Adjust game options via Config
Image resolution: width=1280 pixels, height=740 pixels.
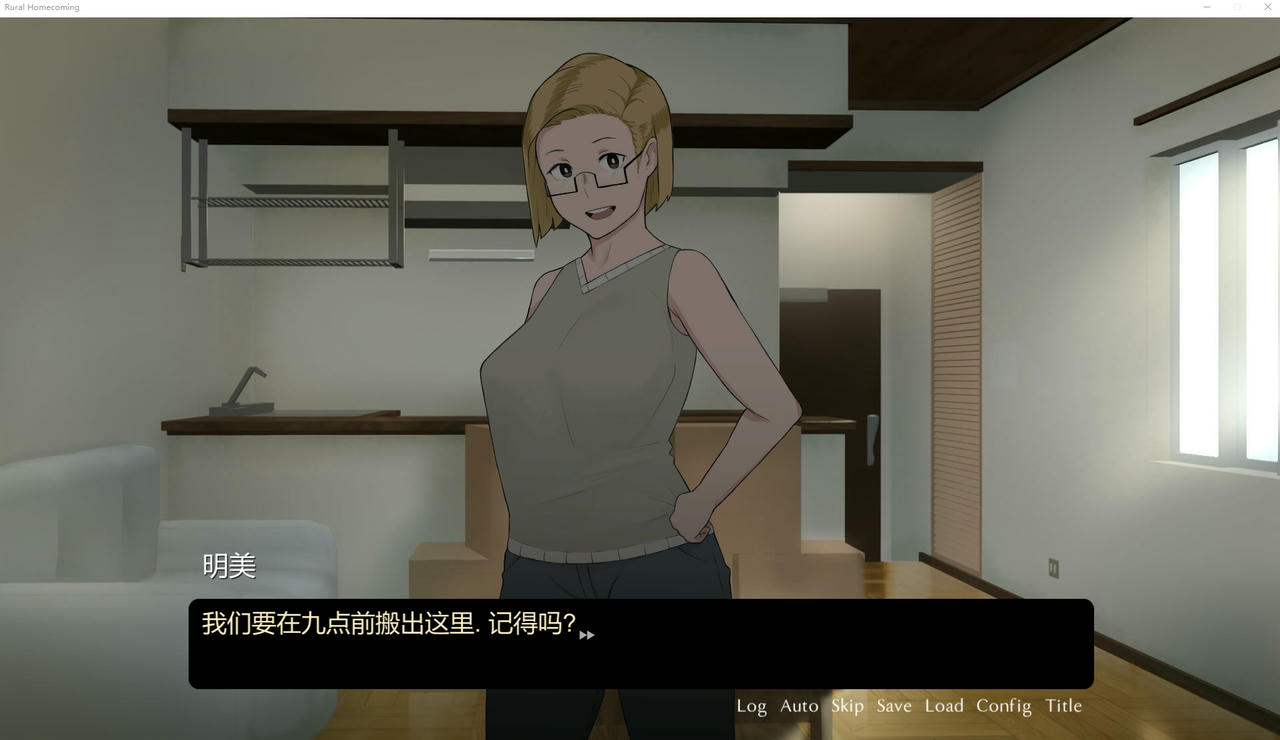tap(1003, 706)
